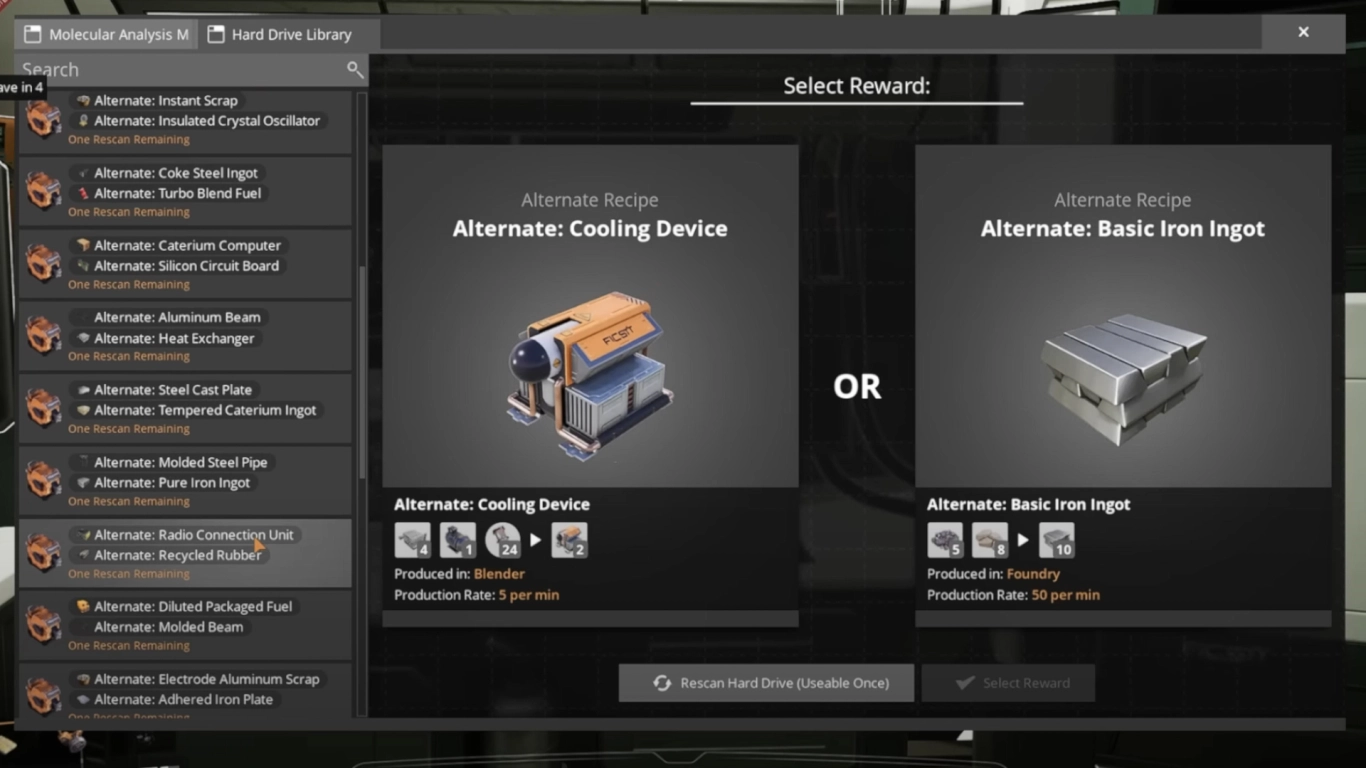Click the greyed Select Reward button

1008,682
